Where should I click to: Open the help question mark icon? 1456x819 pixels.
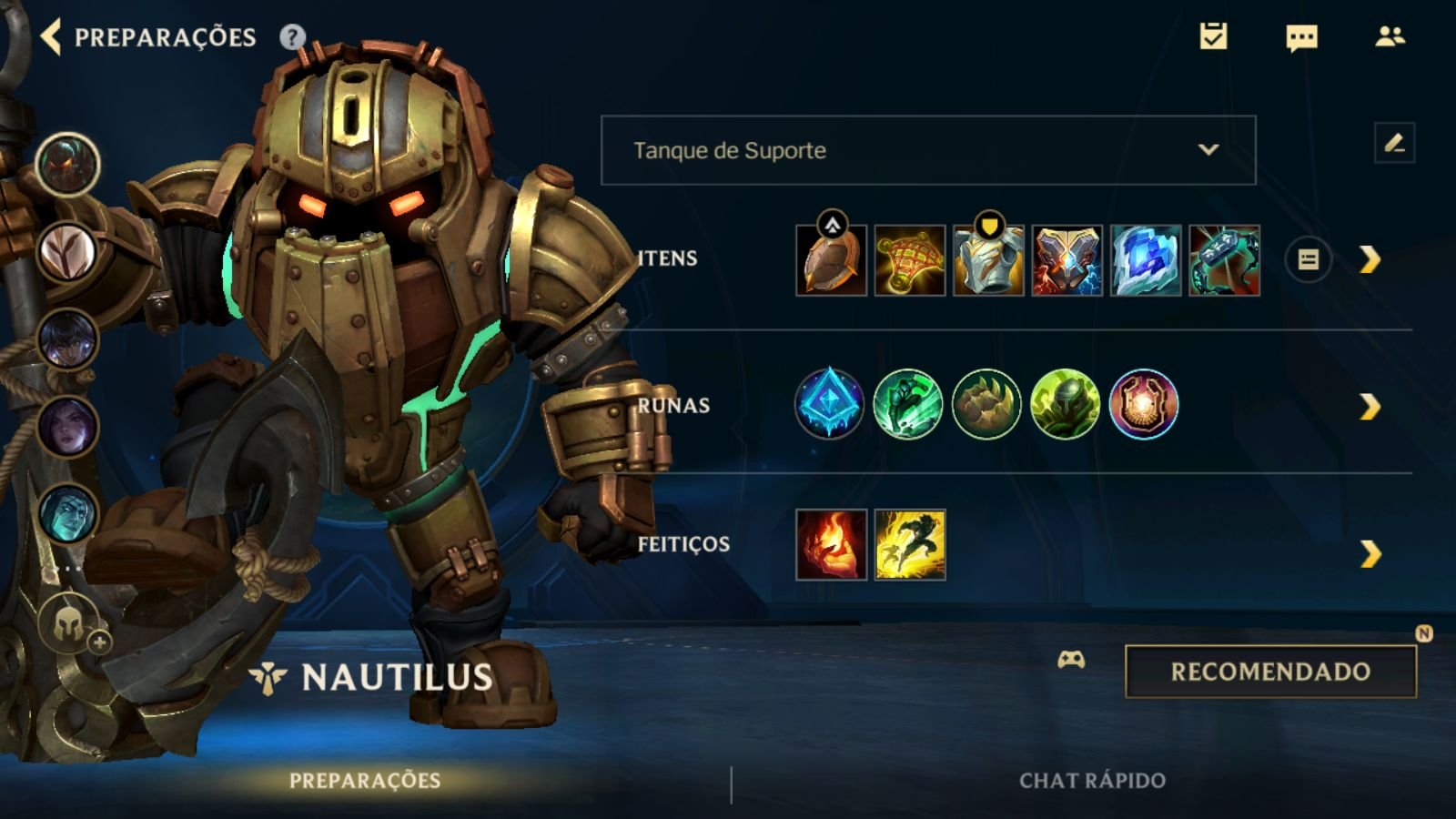click(x=292, y=37)
